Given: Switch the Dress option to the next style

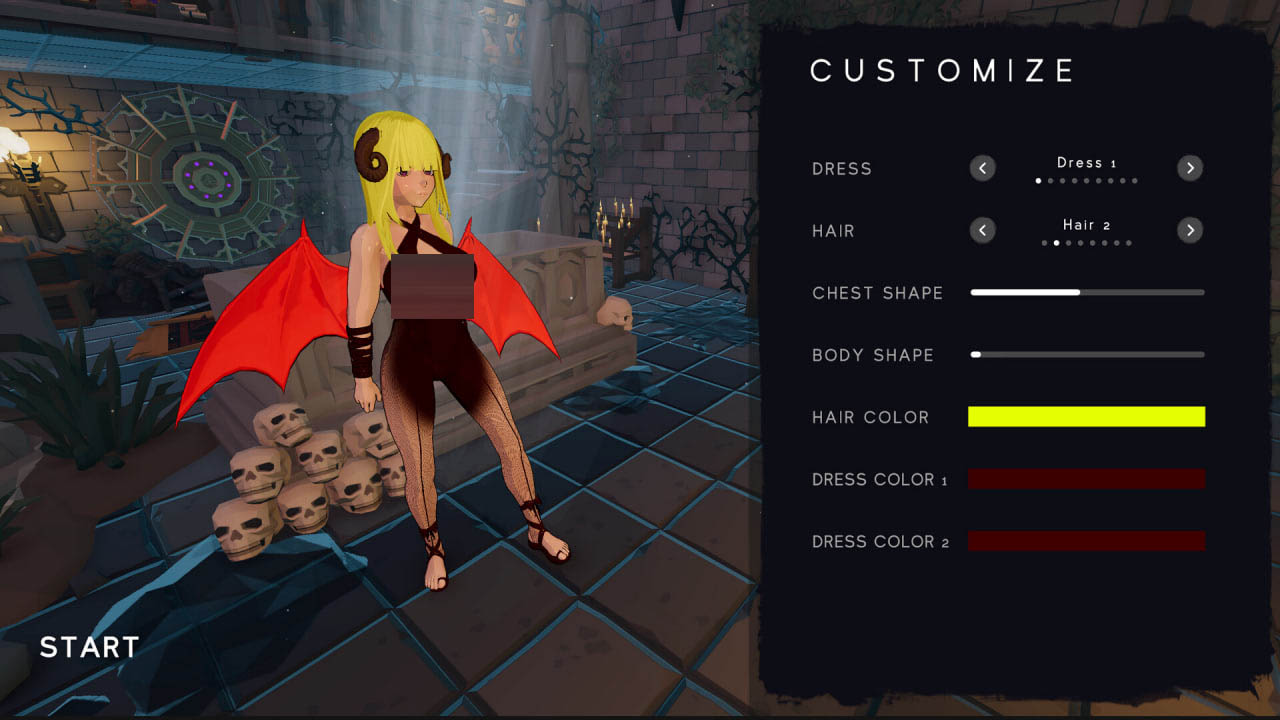Looking at the screenshot, I should click(x=1190, y=168).
